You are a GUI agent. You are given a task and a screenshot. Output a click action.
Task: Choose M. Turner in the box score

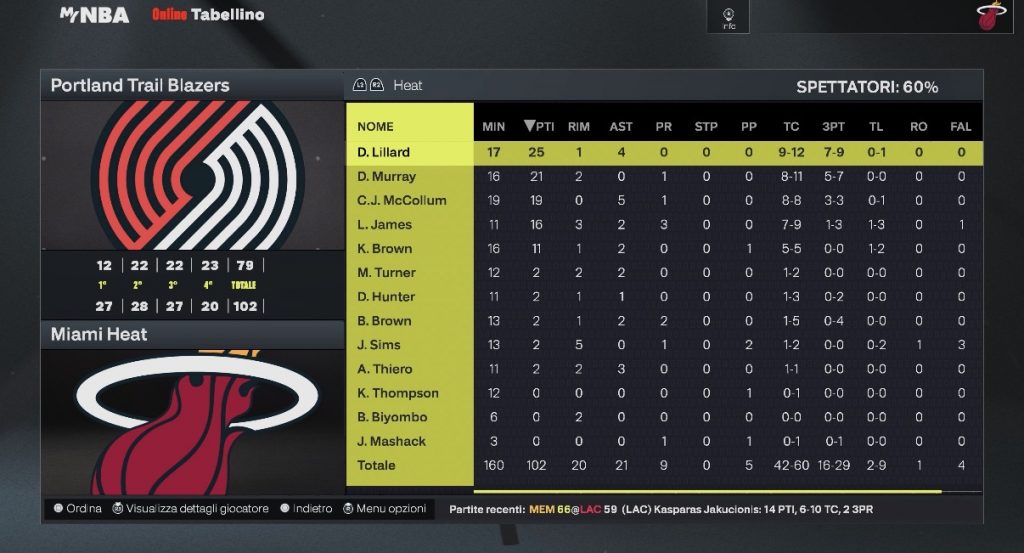(386, 273)
